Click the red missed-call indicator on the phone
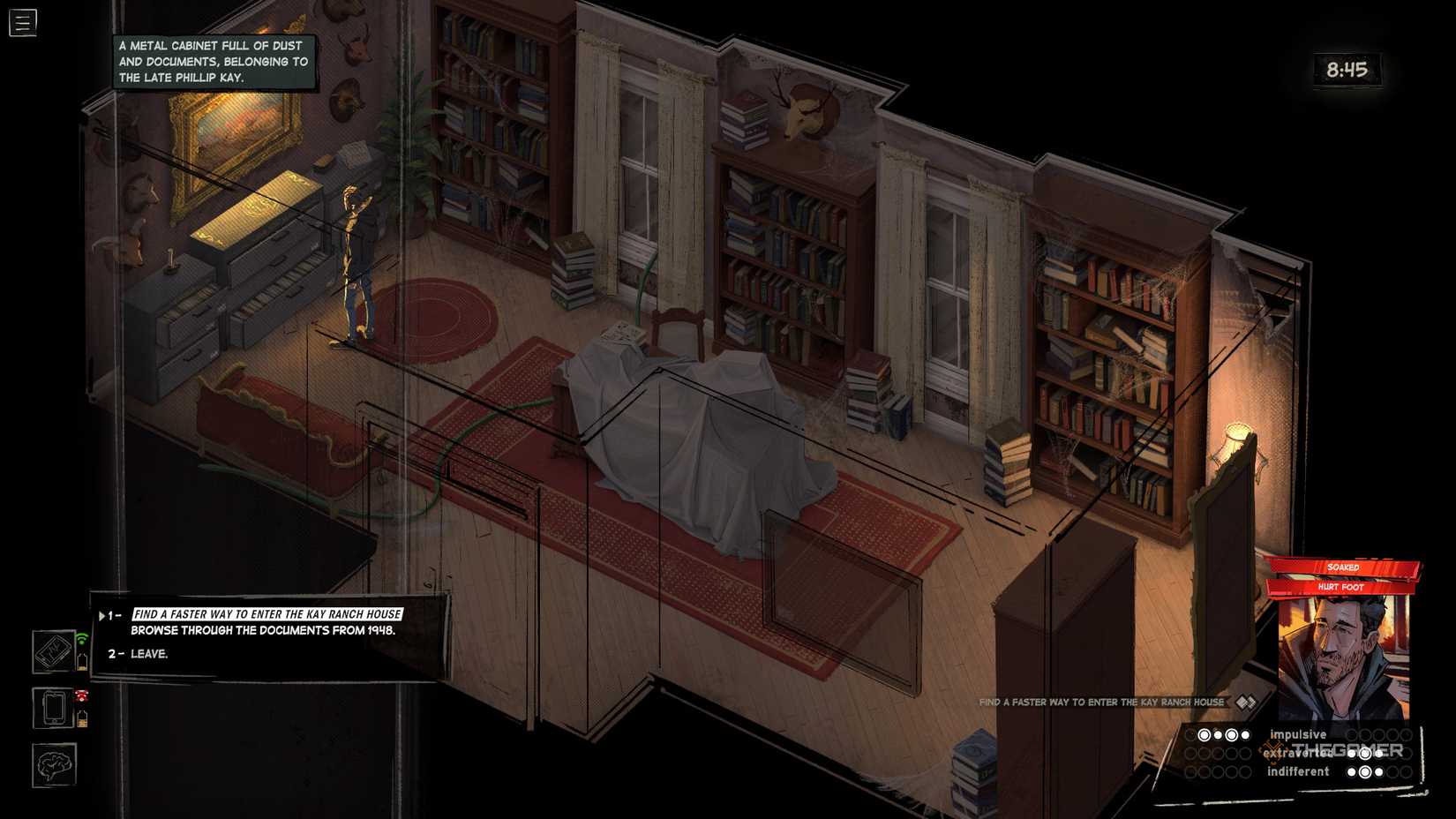1456x819 pixels. pyautogui.click(x=81, y=696)
